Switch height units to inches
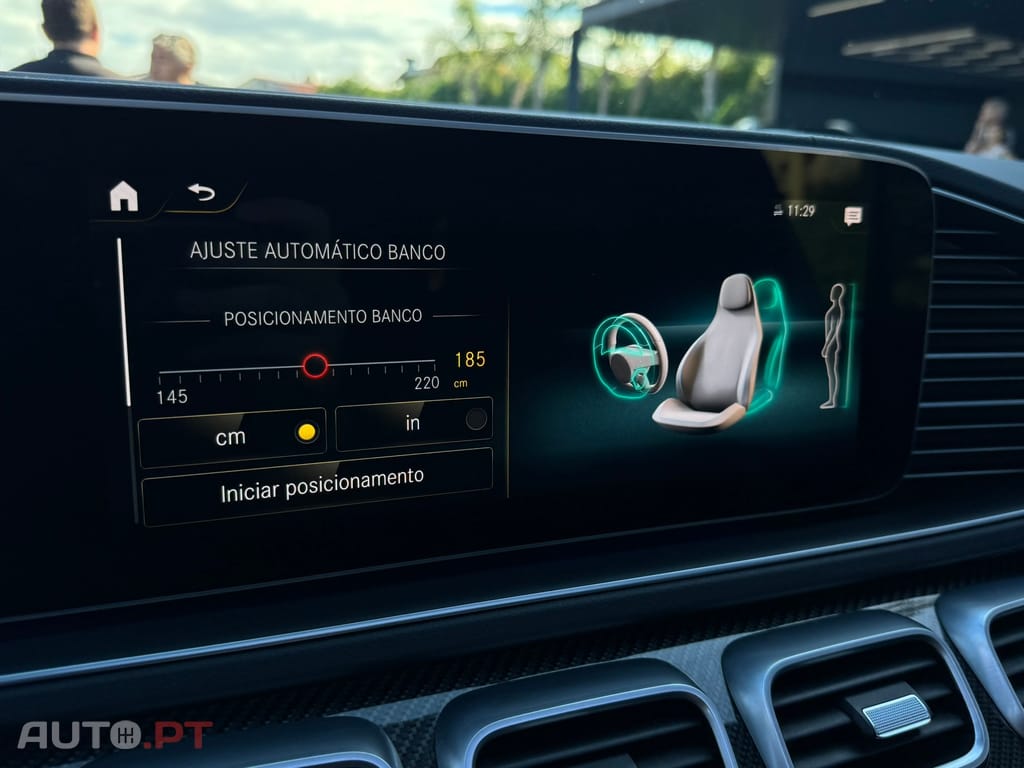 point(413,424)
